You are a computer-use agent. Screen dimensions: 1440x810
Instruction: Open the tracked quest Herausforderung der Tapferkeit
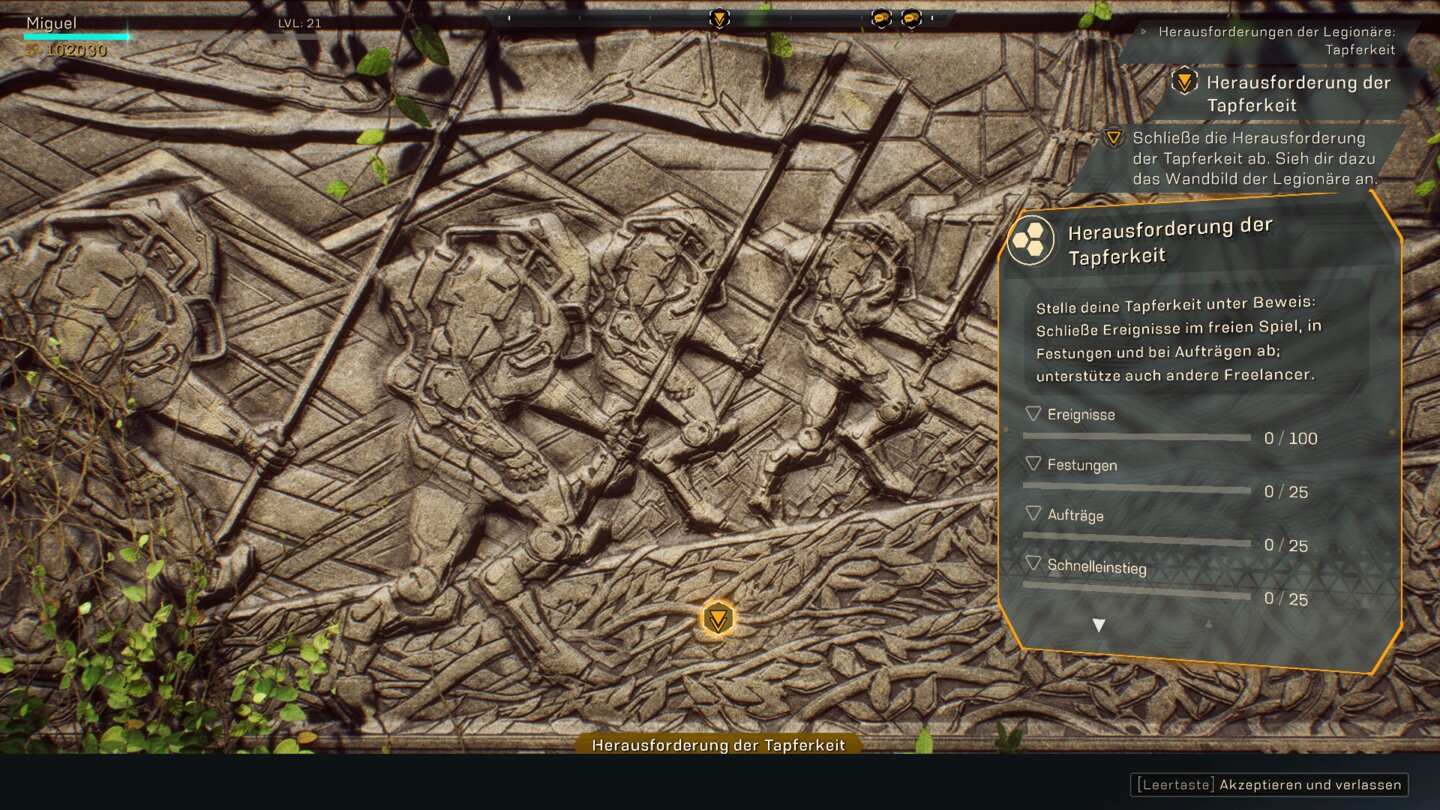click(1297, 93)
